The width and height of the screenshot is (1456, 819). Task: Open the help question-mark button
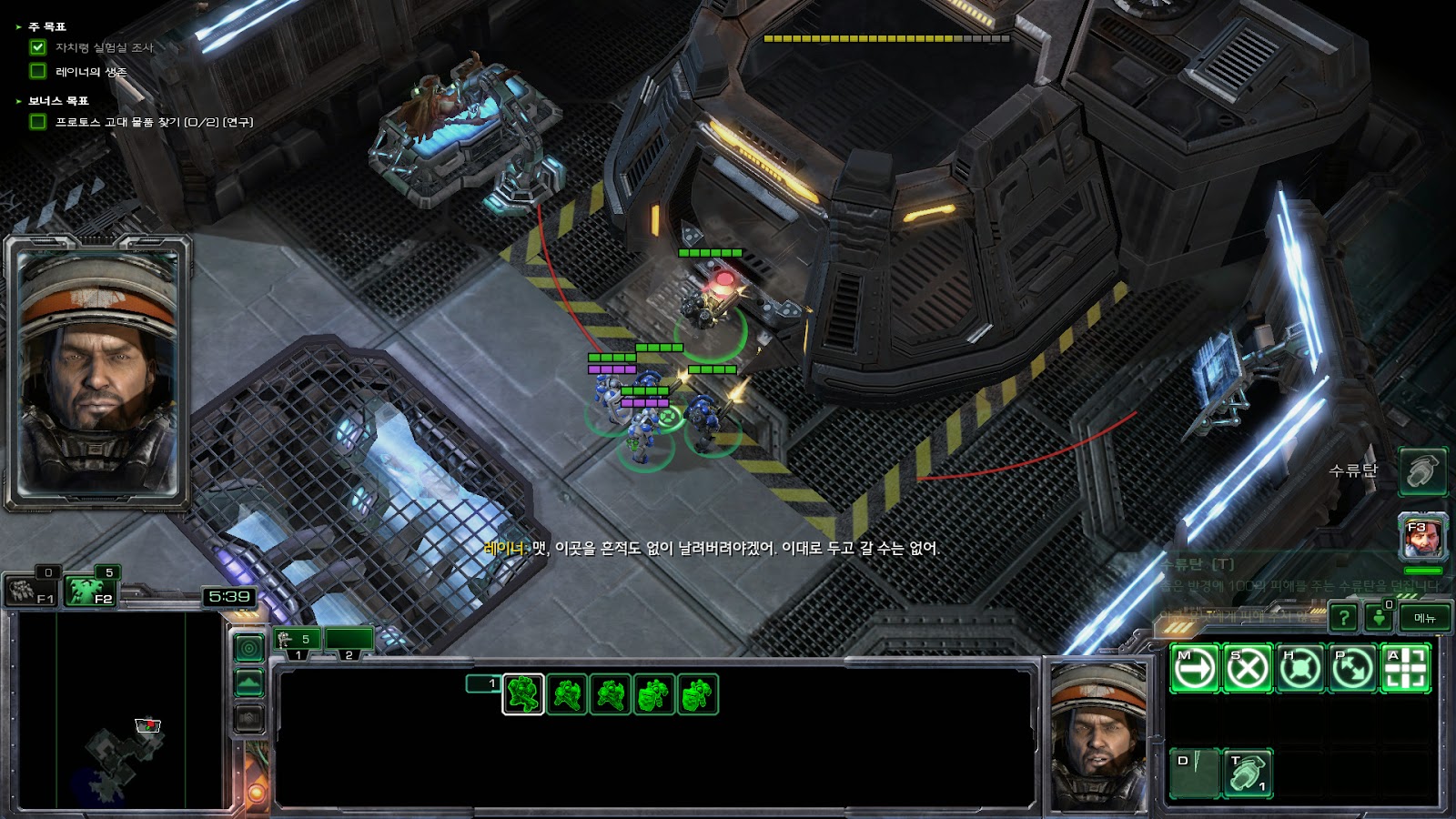(x=1343, y=618)
